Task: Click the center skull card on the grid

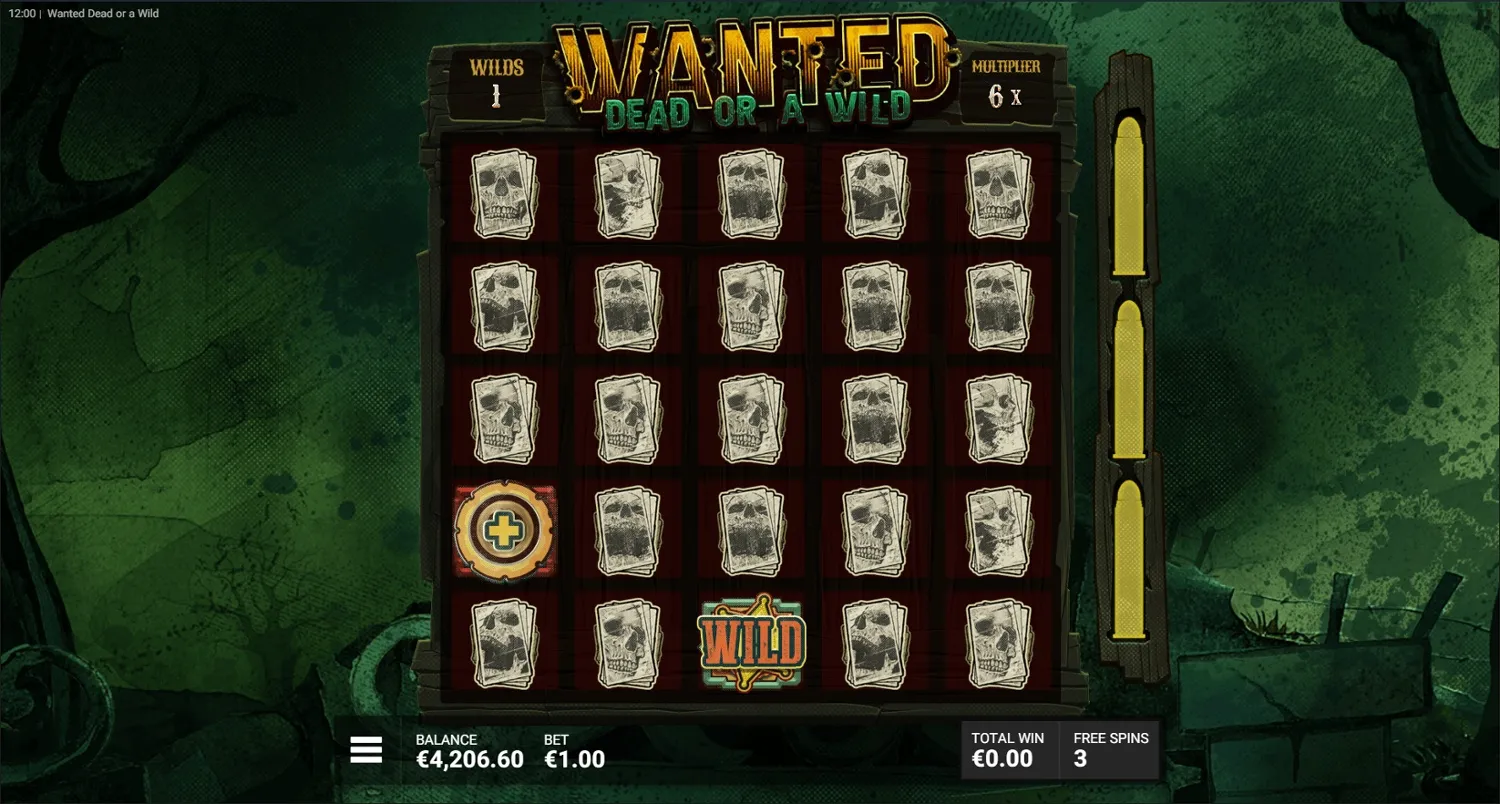Action: click(x=753, y=417)
